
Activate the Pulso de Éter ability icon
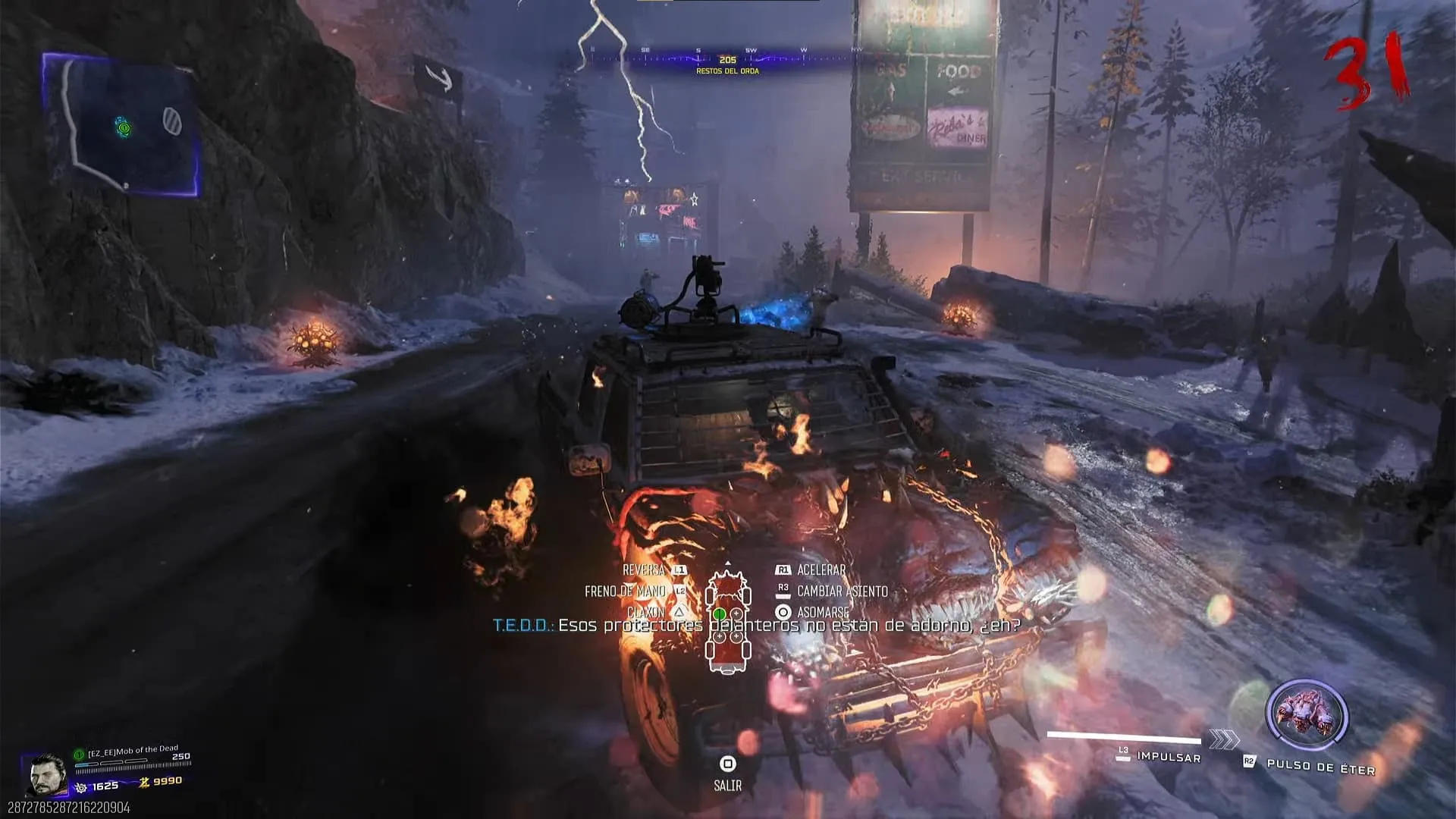coord(1306,715)
